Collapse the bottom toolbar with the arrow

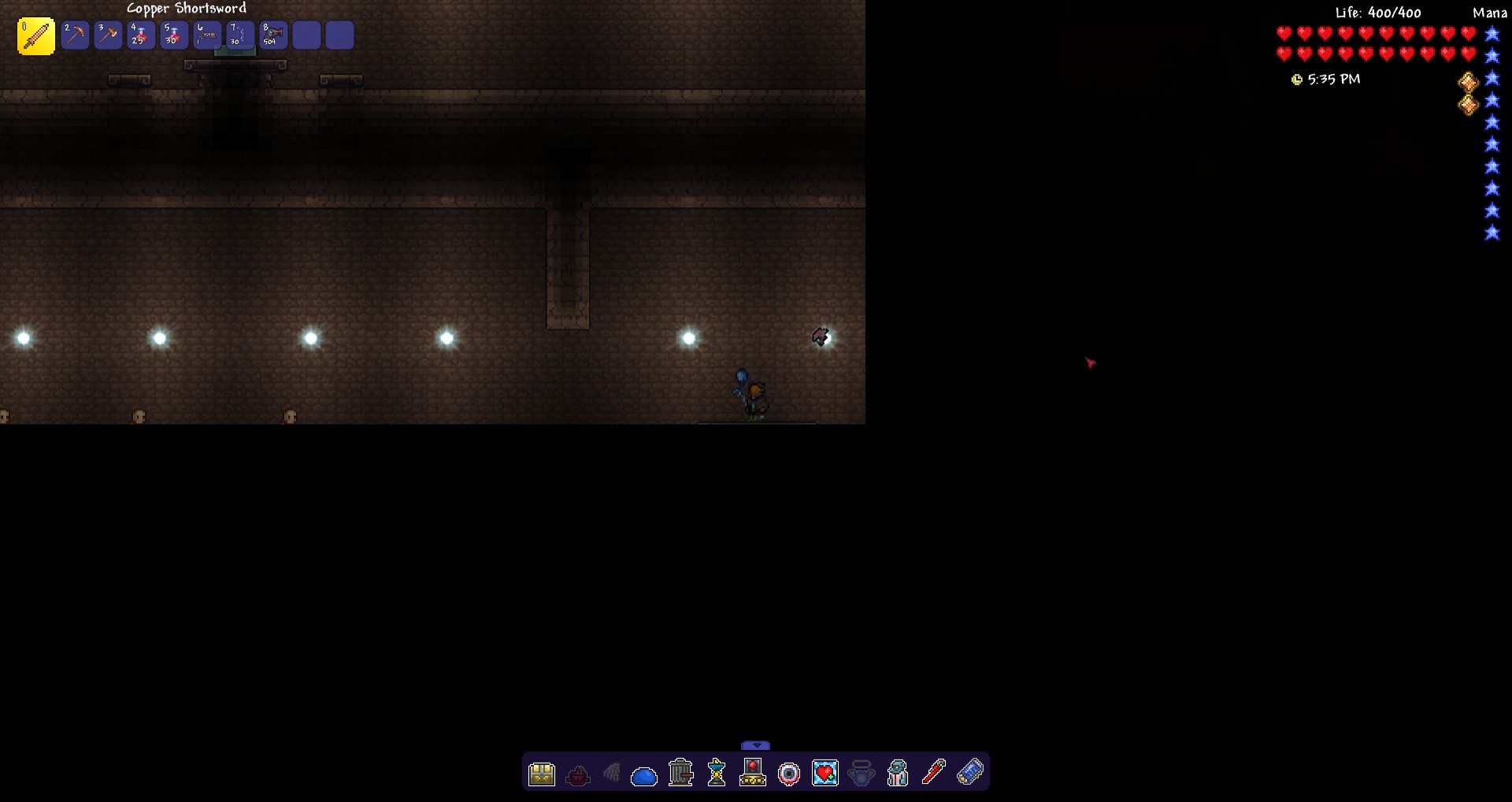(x=756, y=744)
